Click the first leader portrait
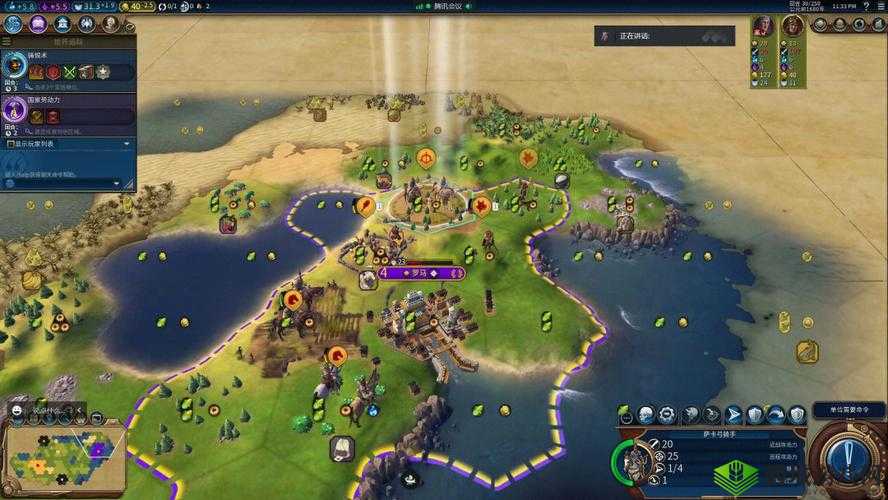888x500 pixels. (x=763, y=25)
